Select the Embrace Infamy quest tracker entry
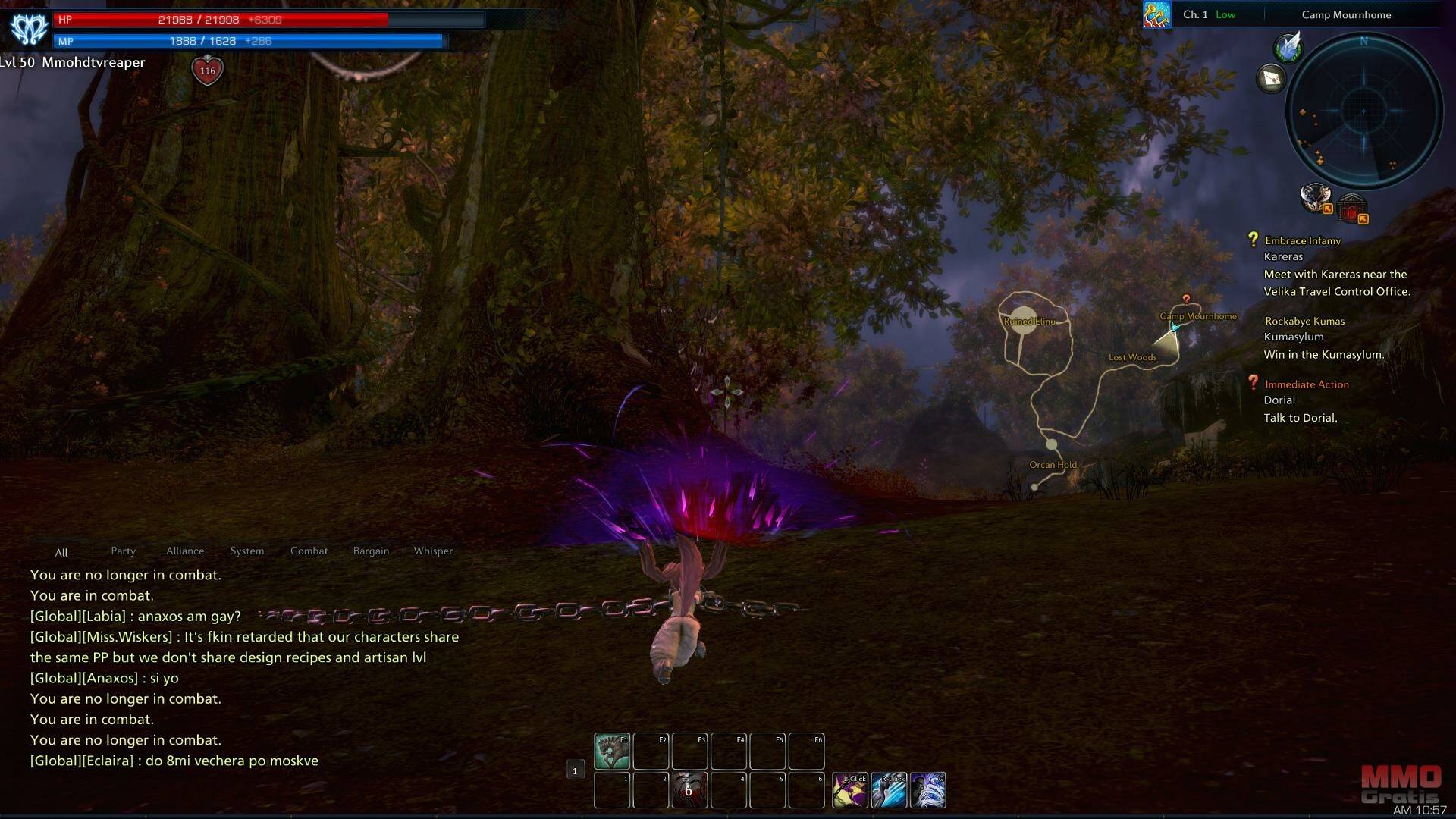 click(1302, 240)
